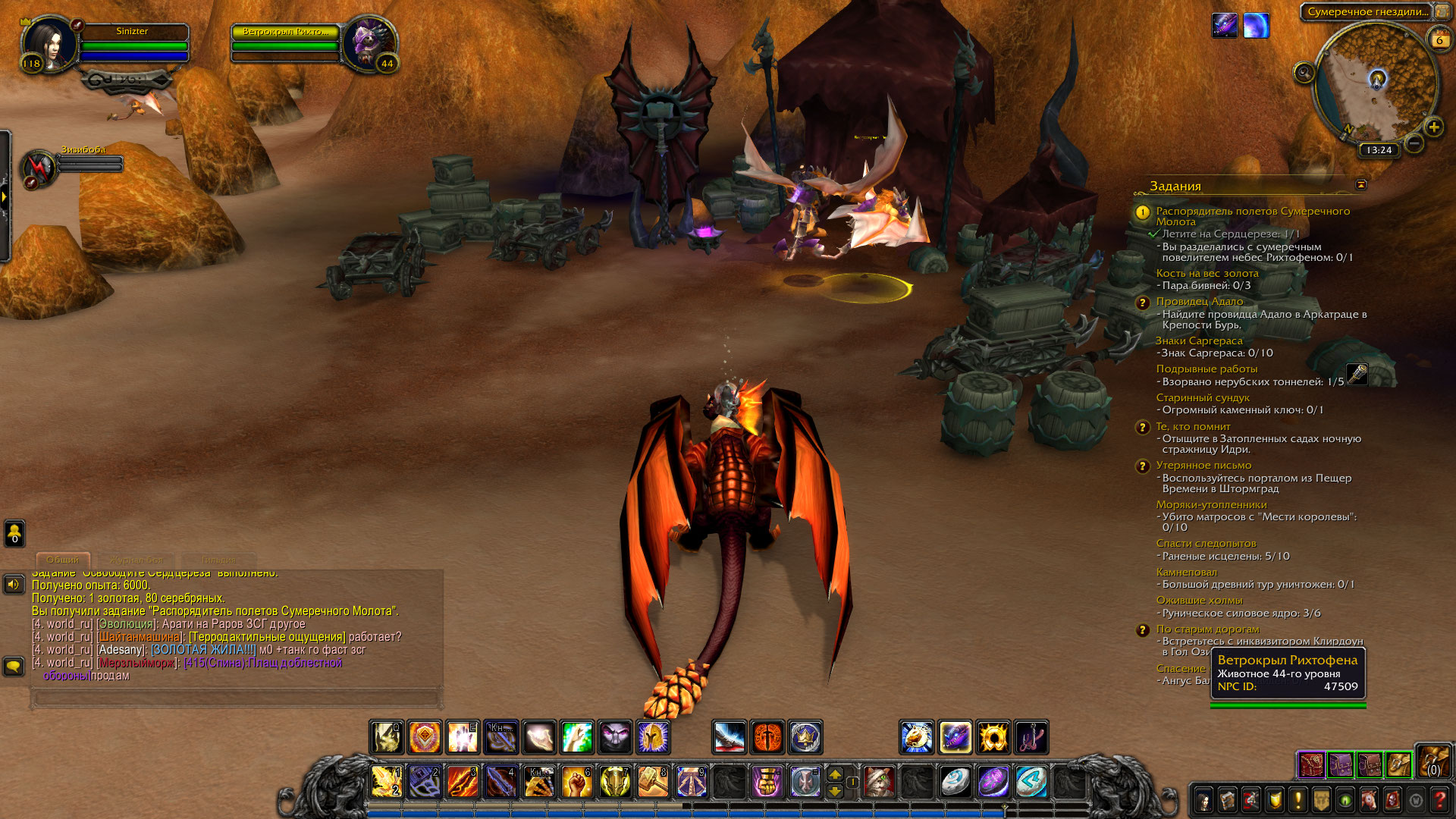Image resolution: width=1456 pixels, height=819 pixels.
Task: Open the help red question mark
Action: point(1439,800)
